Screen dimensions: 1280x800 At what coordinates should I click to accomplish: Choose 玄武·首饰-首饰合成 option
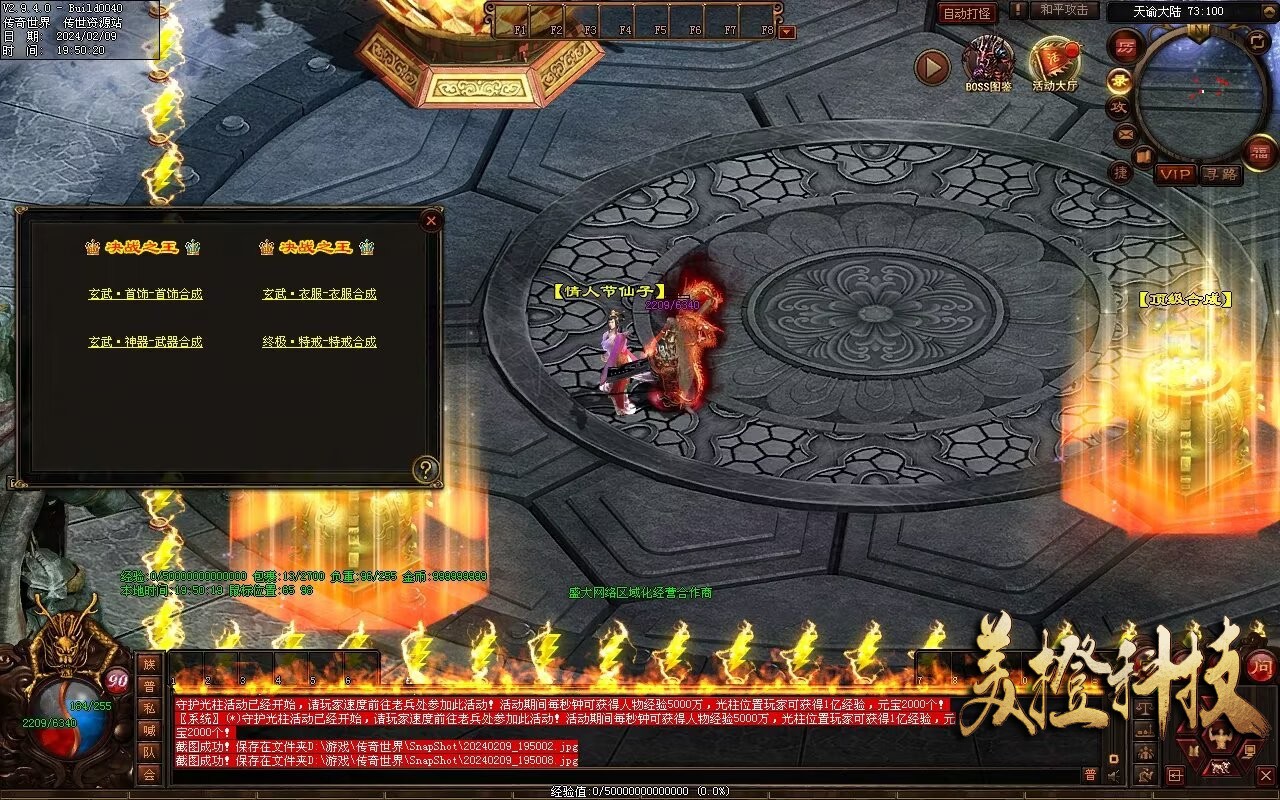click(145, 294)
